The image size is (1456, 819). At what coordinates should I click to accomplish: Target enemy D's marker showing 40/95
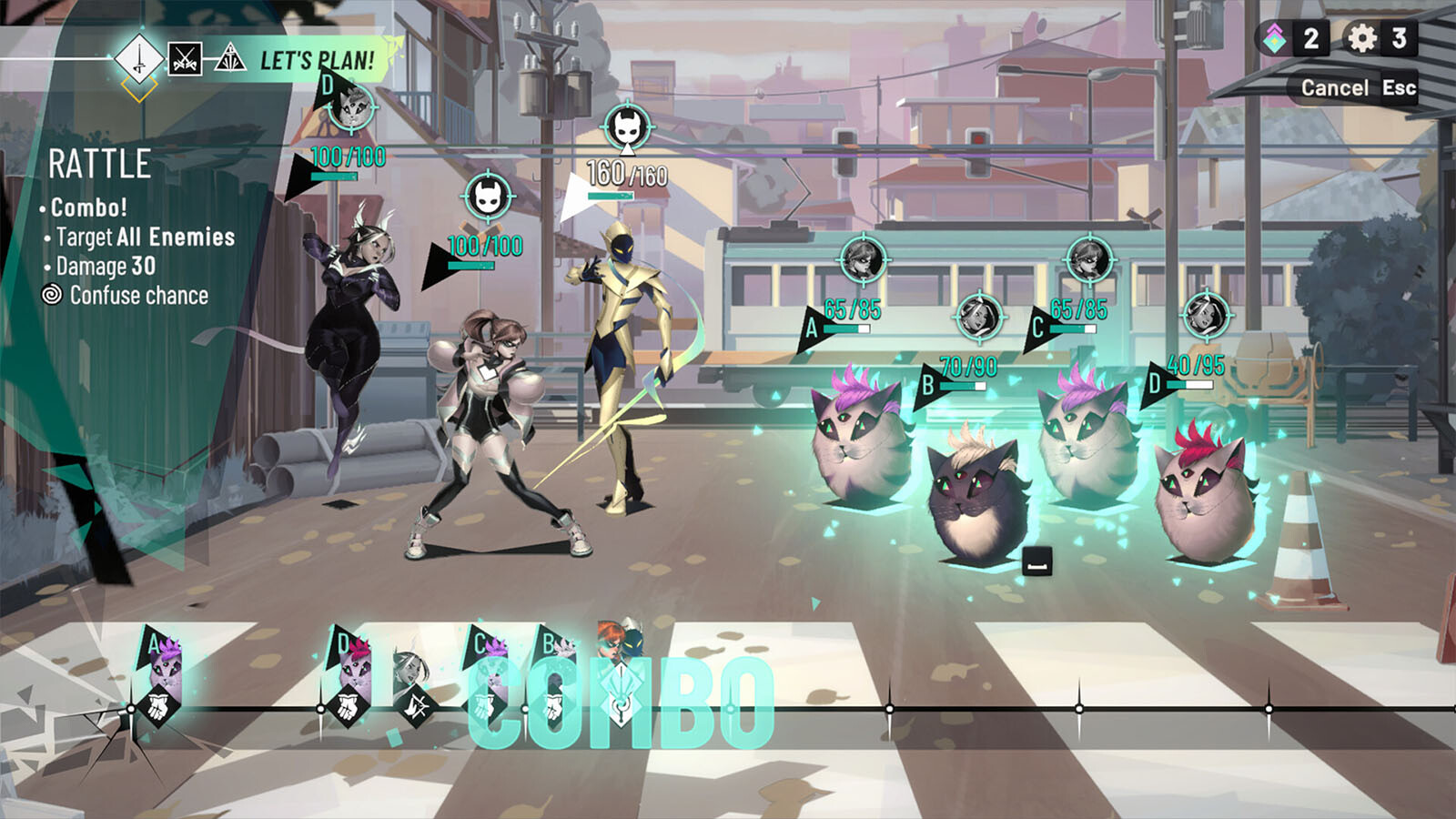click(x=1155, y=383)
